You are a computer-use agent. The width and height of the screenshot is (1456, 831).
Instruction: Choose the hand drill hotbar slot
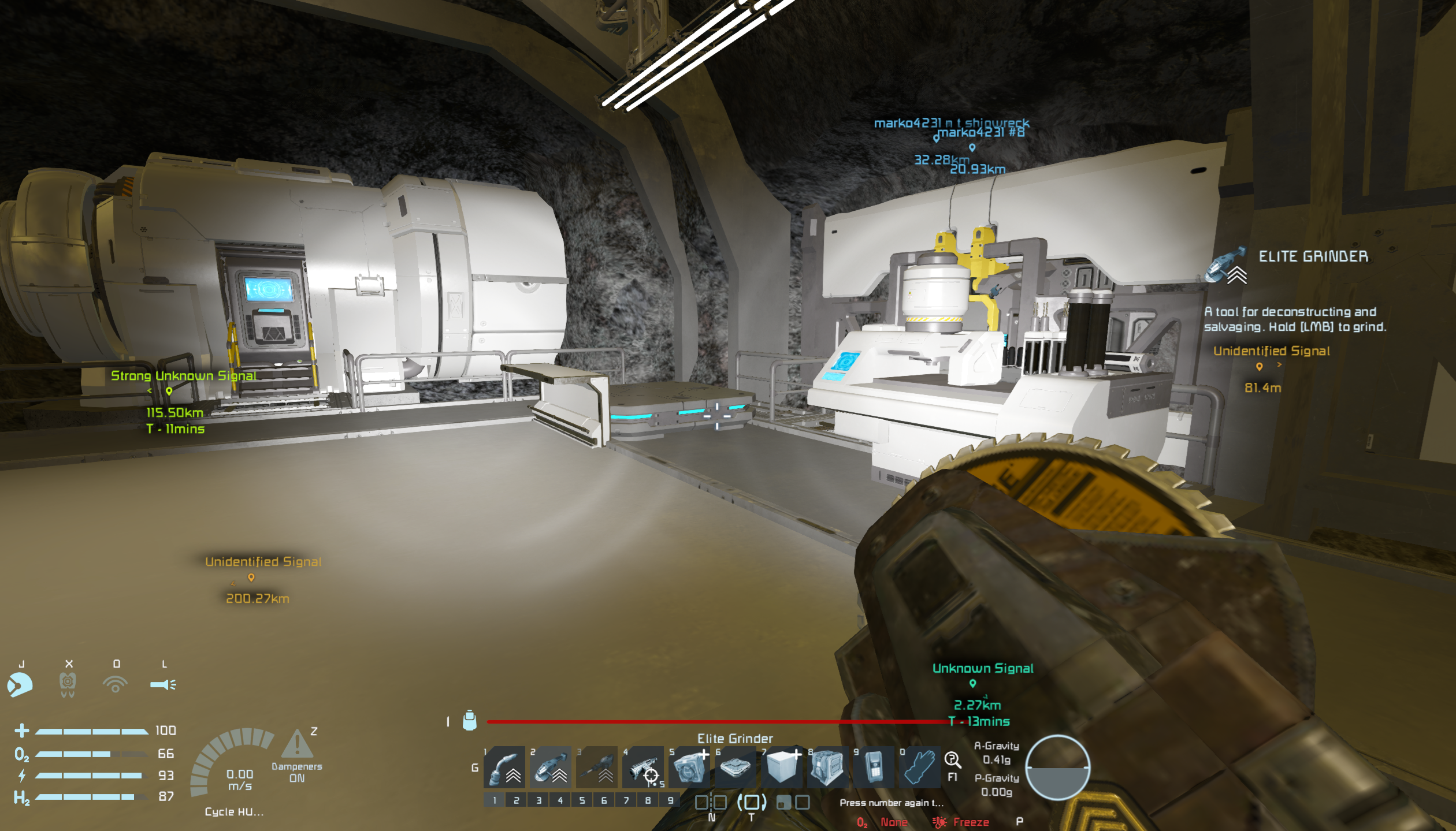click(597, 767)
